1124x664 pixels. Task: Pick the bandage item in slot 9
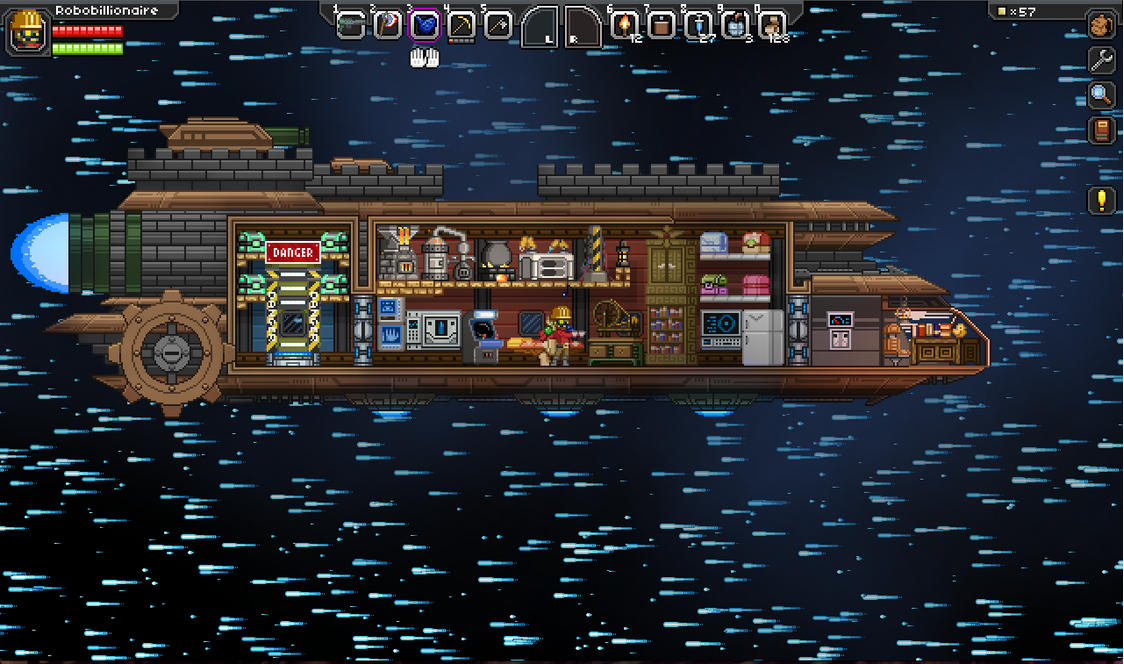click(735, 25)
